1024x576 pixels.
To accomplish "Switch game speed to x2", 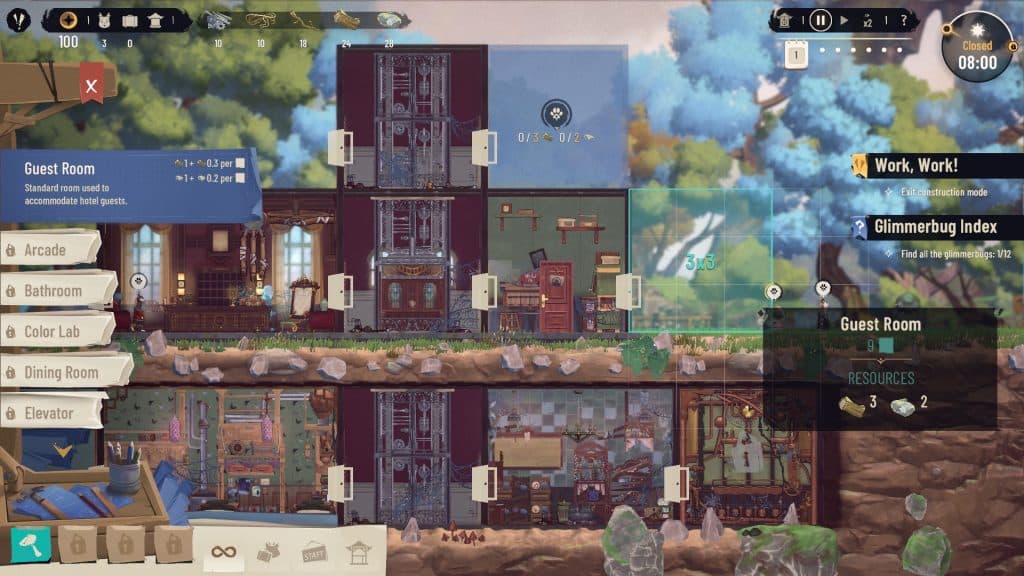I will click(x=869, y=21).
